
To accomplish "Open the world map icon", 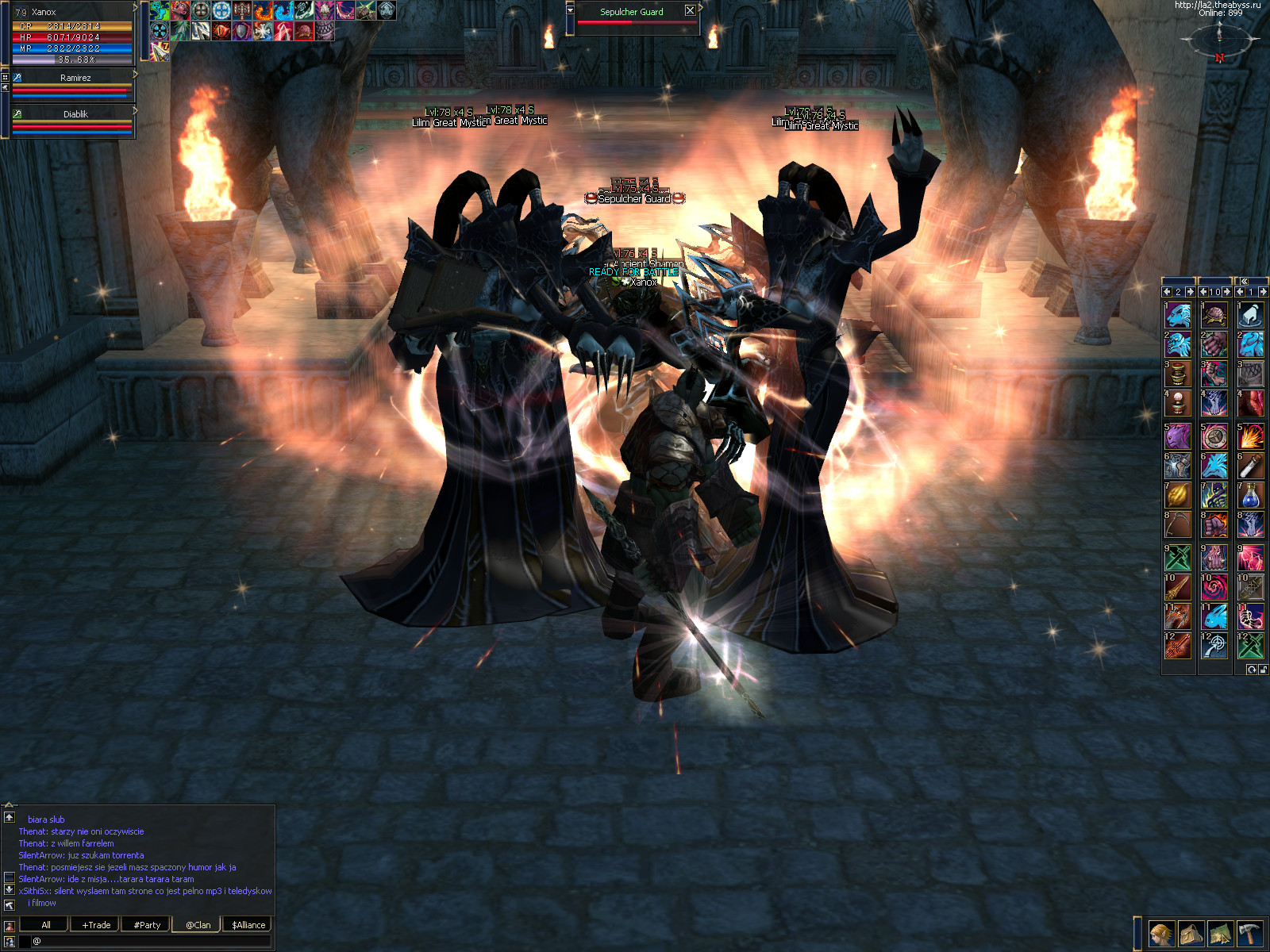I will click(x=1220, y=934).
